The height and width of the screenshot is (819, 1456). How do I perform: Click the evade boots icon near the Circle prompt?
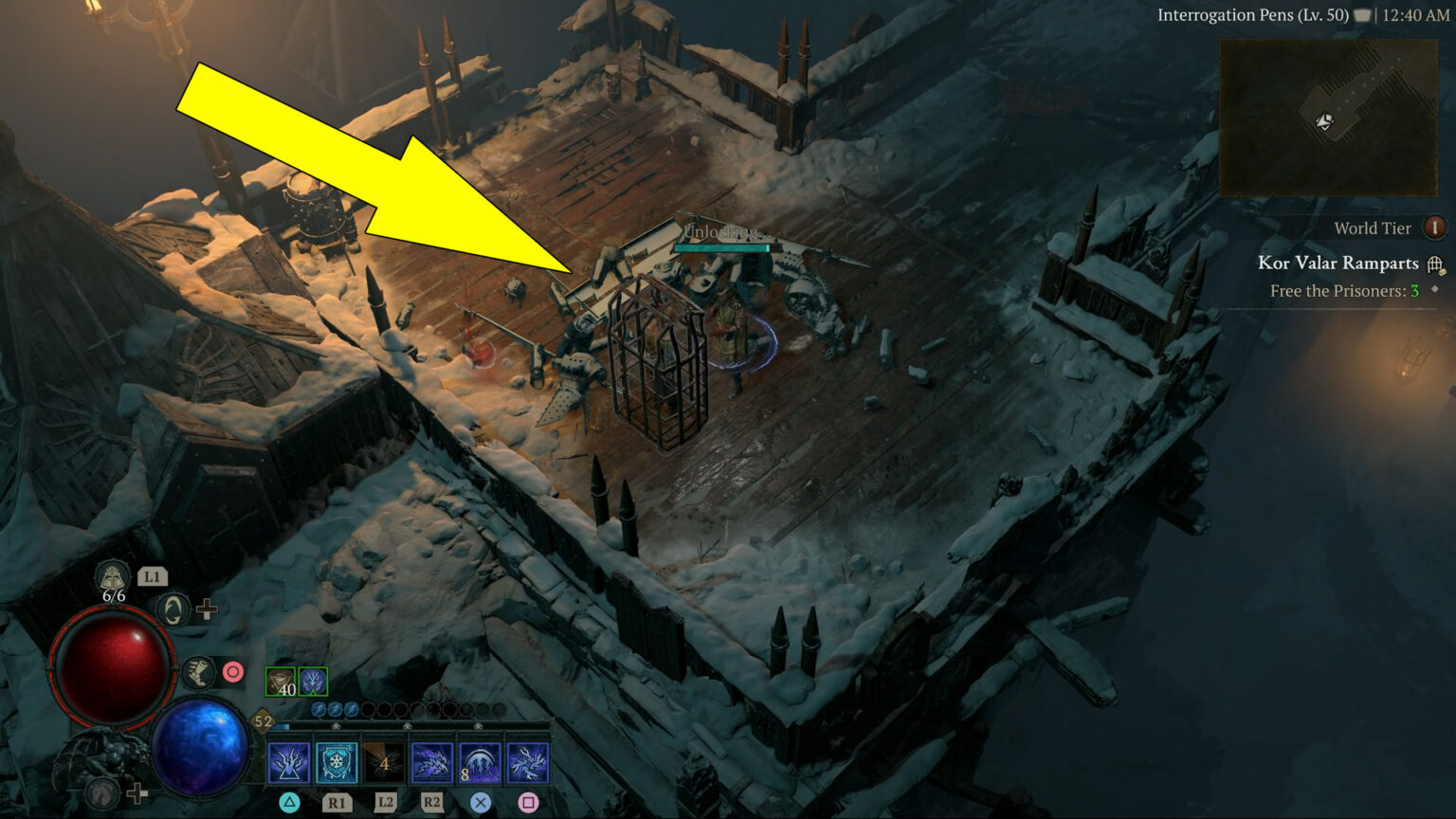click(198, 674)
